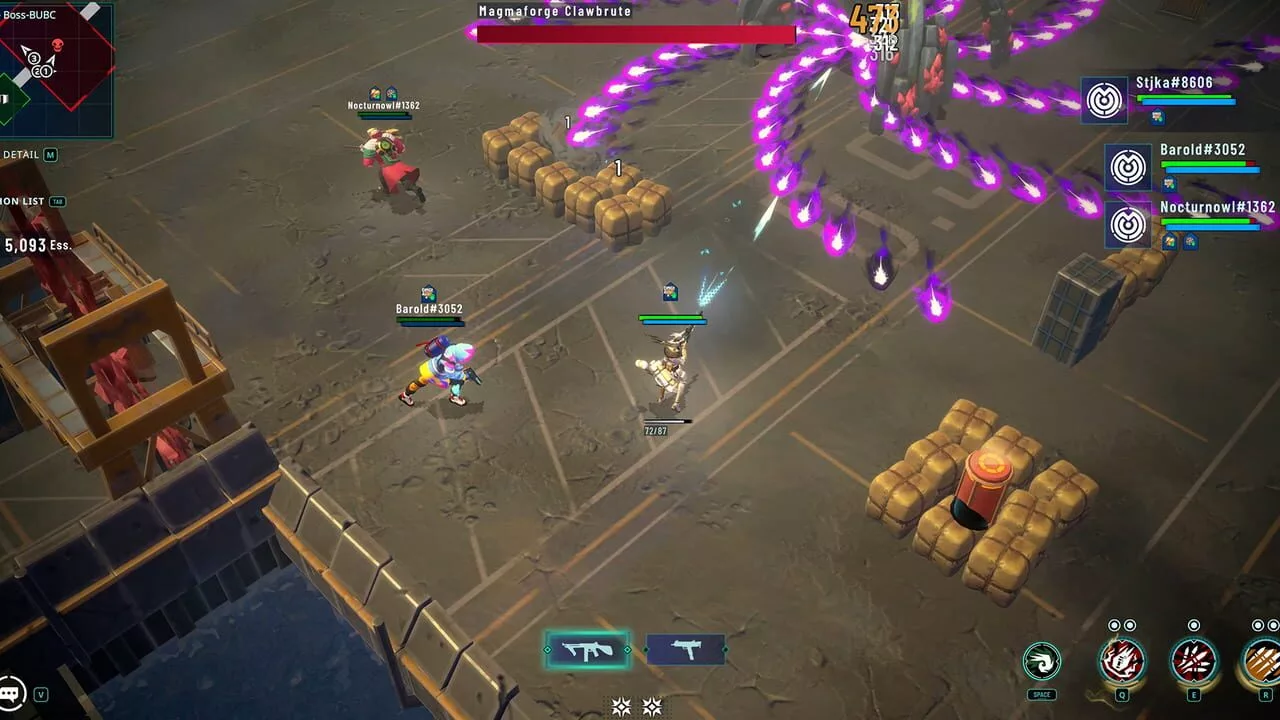Select the equipped rifle weapon slot

(x=587, y=651)
